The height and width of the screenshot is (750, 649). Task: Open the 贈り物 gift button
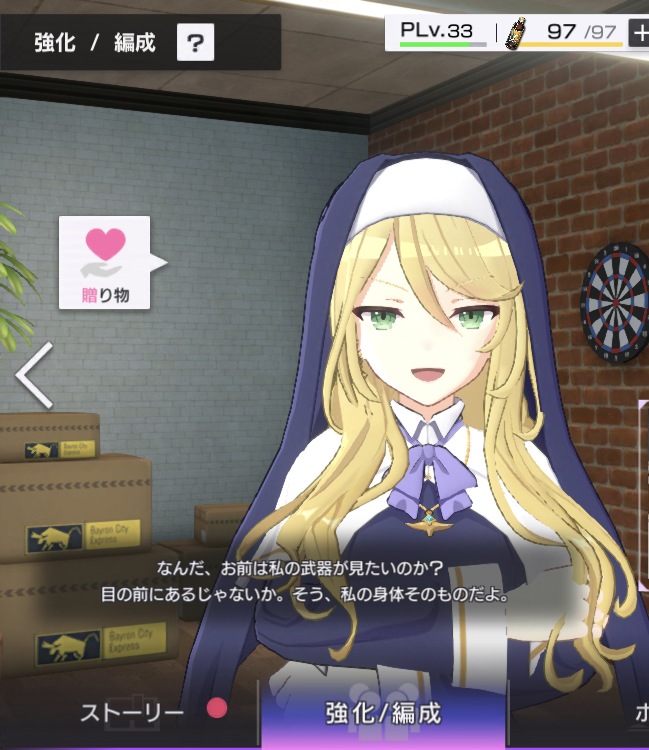tap(105, 262)
